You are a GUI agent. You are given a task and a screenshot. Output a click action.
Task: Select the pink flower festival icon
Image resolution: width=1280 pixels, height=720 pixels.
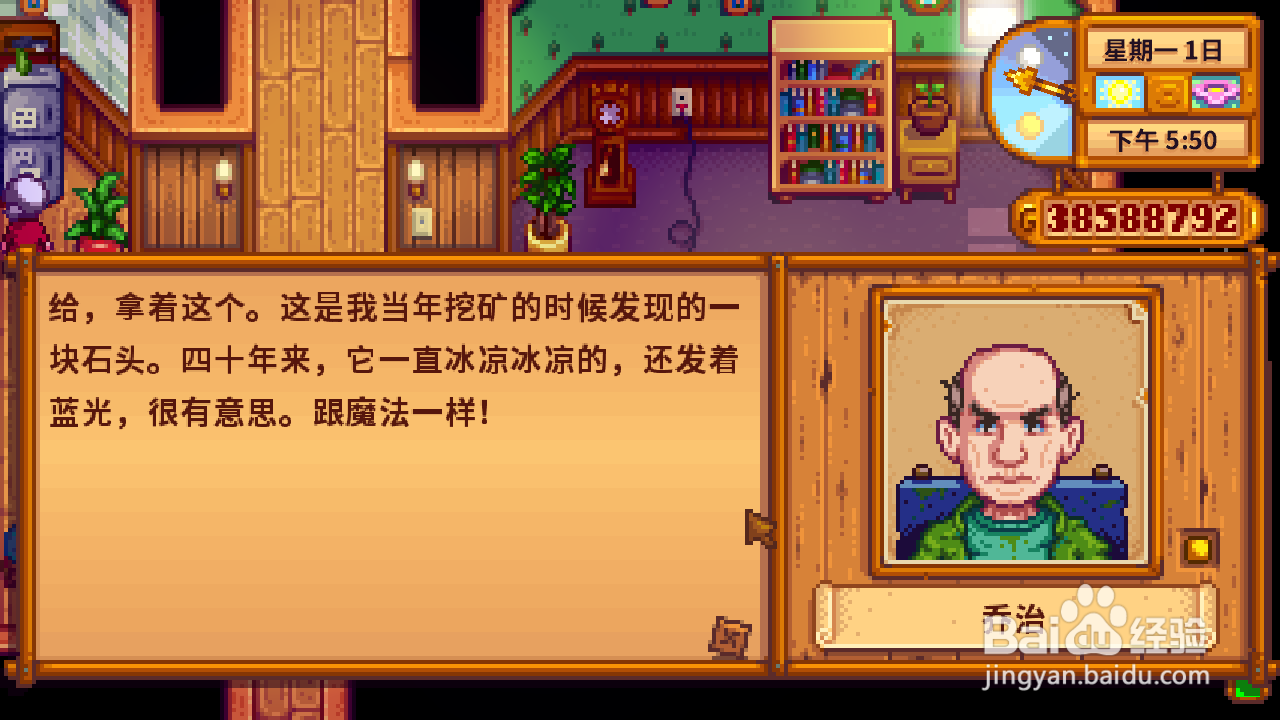pyautogui.click(x=1216, y=93)
